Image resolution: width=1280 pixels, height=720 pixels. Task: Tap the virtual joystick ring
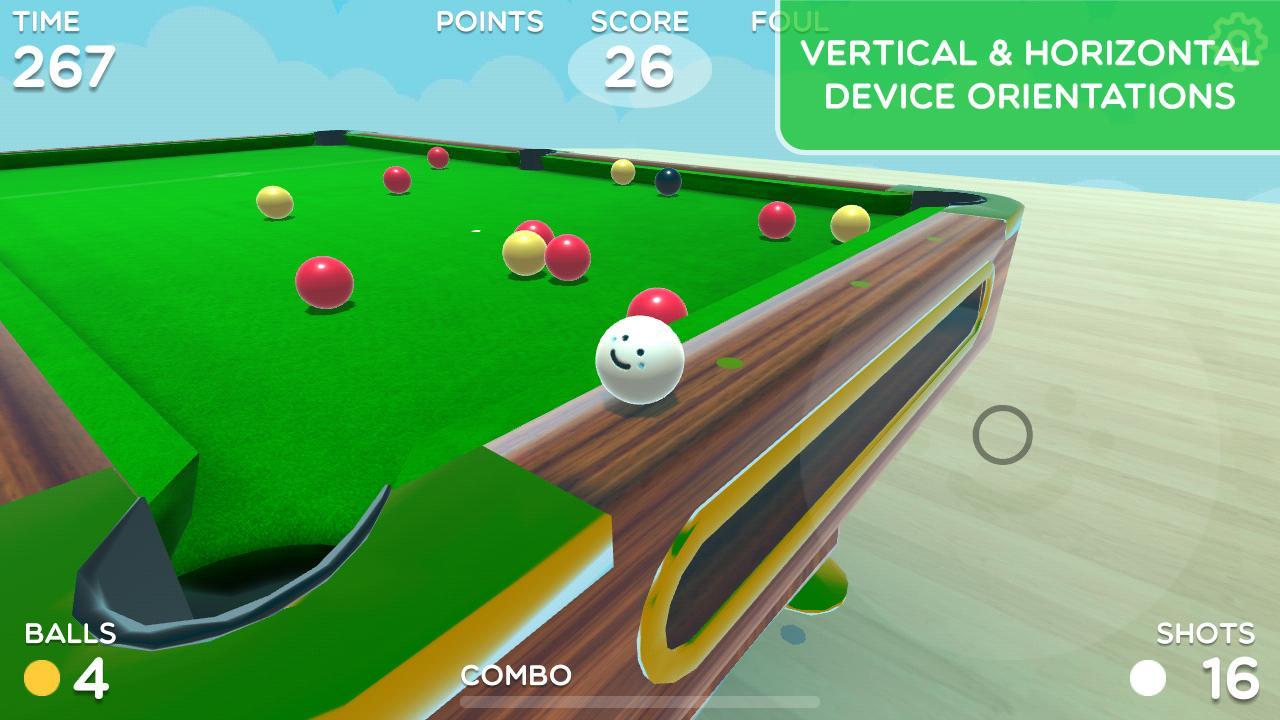point(1002,435)
